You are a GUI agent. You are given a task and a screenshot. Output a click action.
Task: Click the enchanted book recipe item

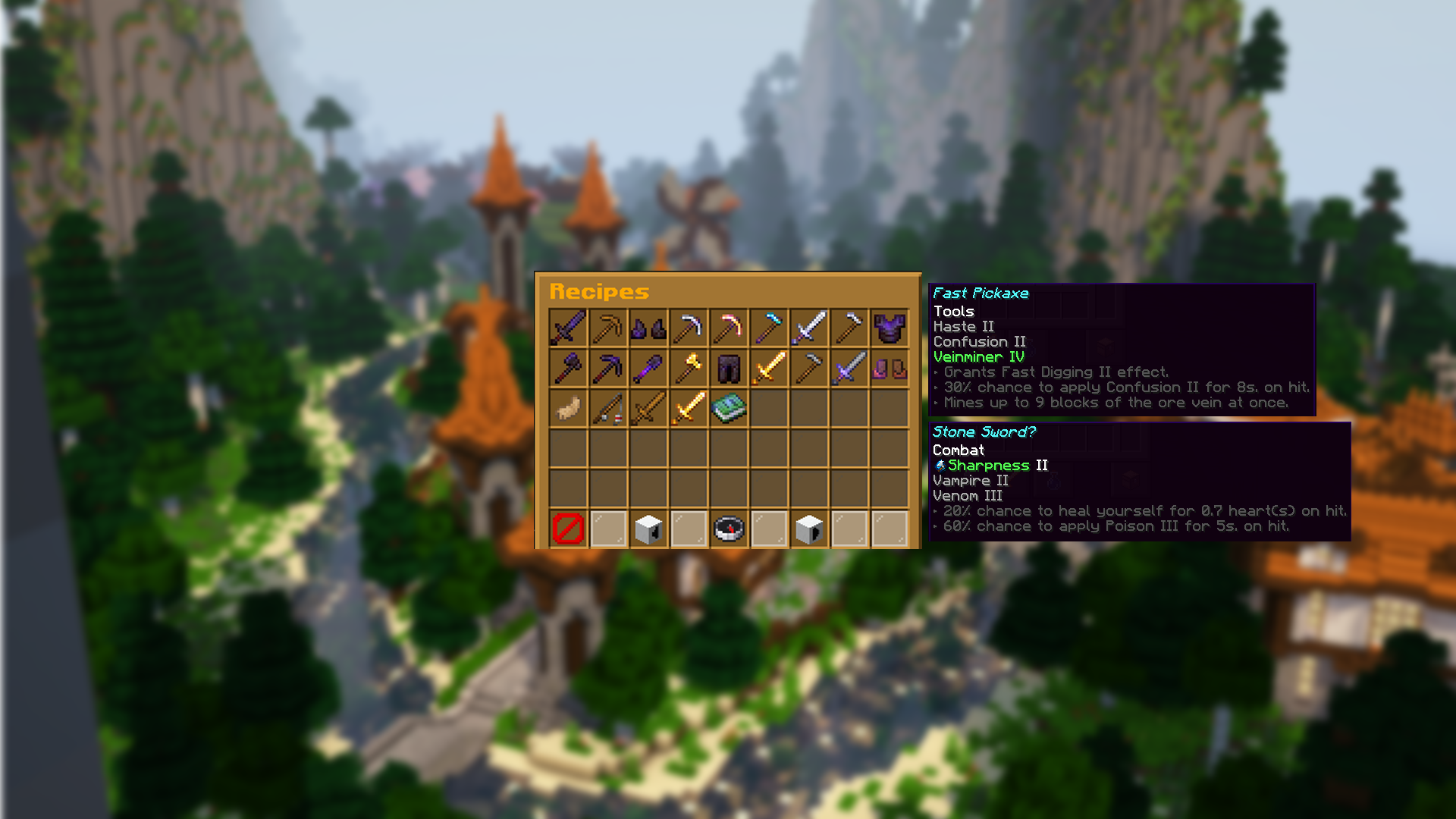tap(730, 407)
